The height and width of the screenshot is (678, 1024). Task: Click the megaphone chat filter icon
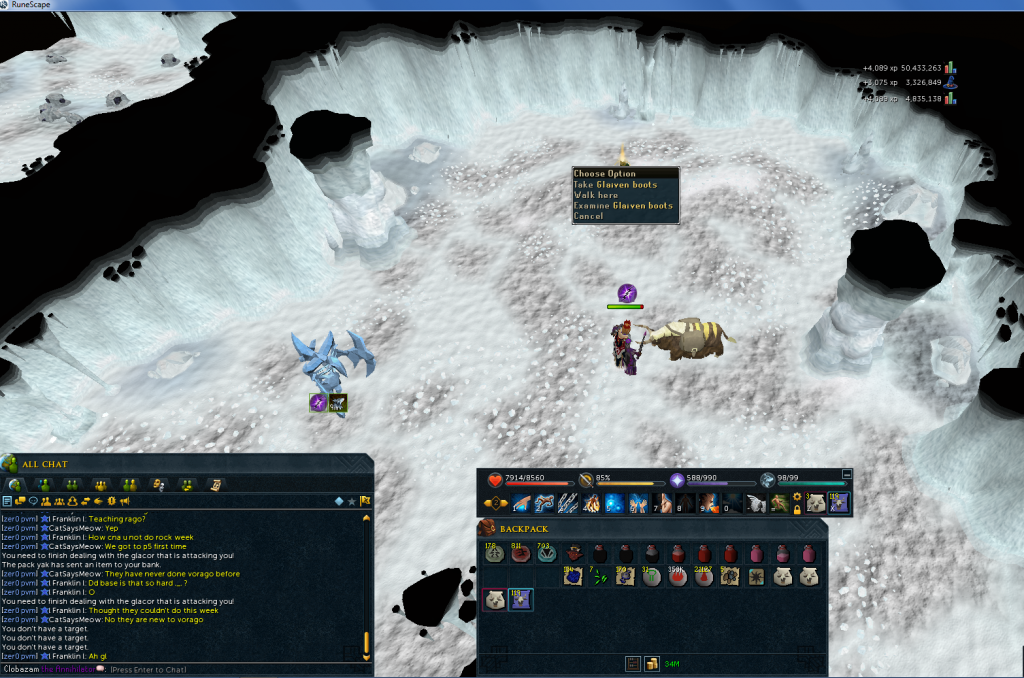125,500
